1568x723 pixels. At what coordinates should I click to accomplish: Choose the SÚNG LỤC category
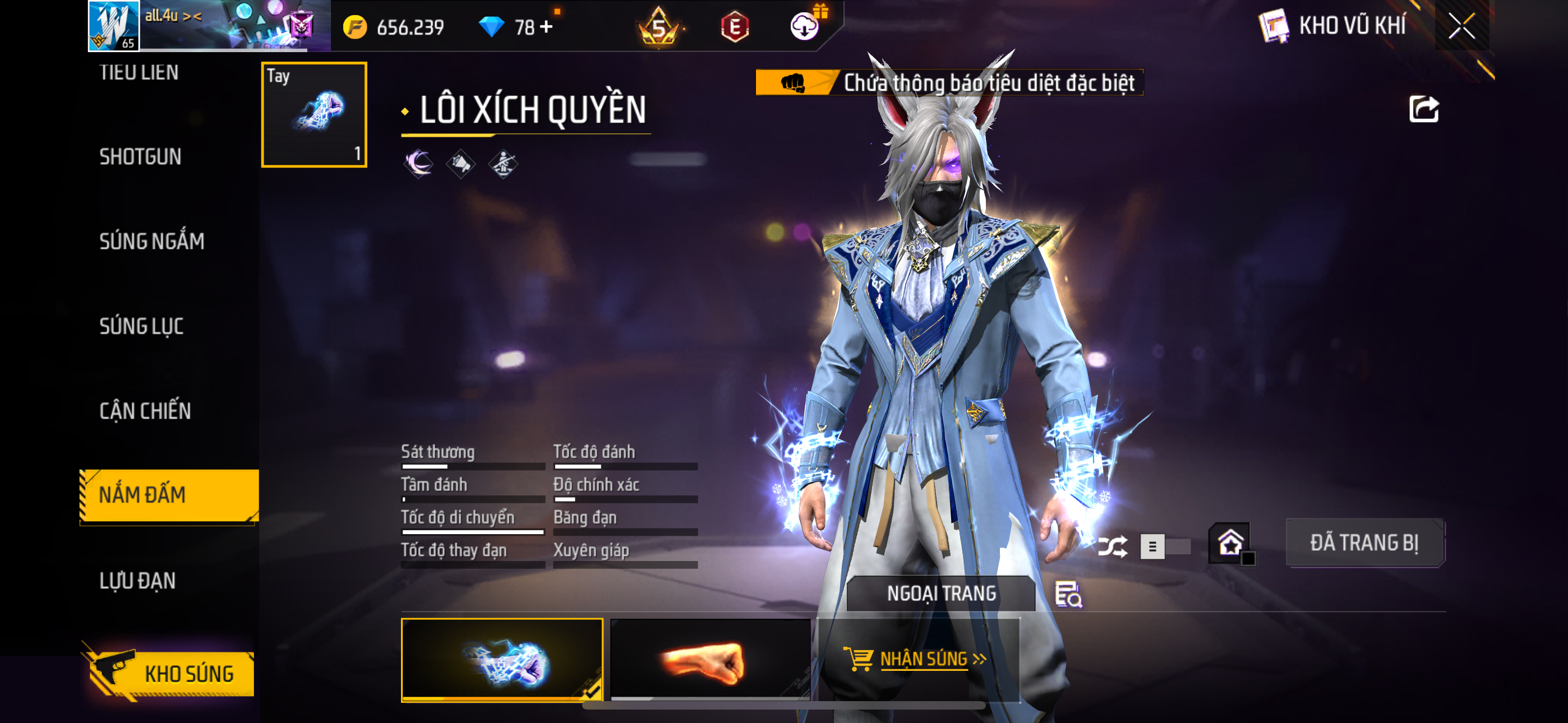pyautogui.click(x=141, y=326)
